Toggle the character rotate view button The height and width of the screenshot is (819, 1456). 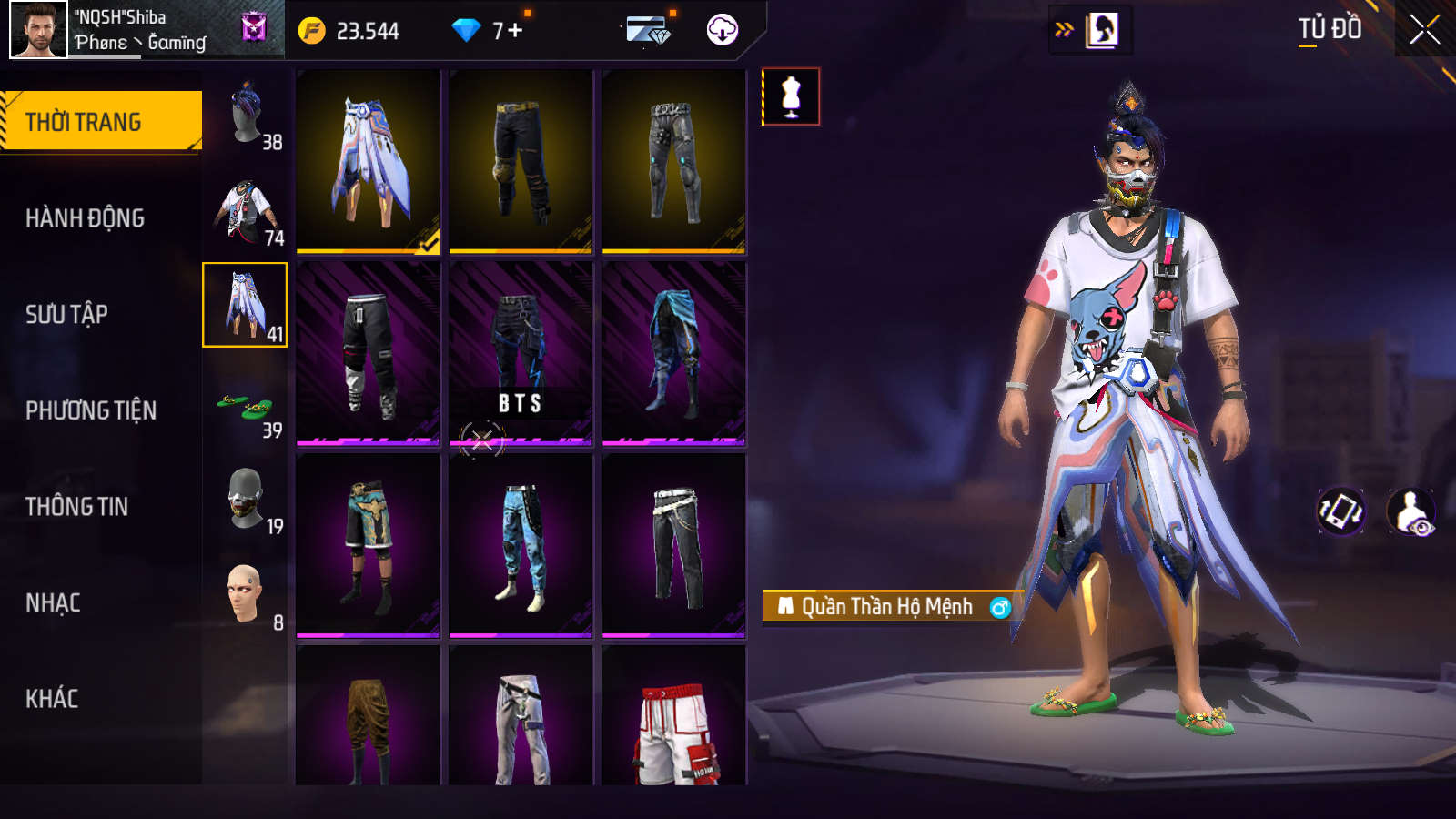tap(1341, 511)
